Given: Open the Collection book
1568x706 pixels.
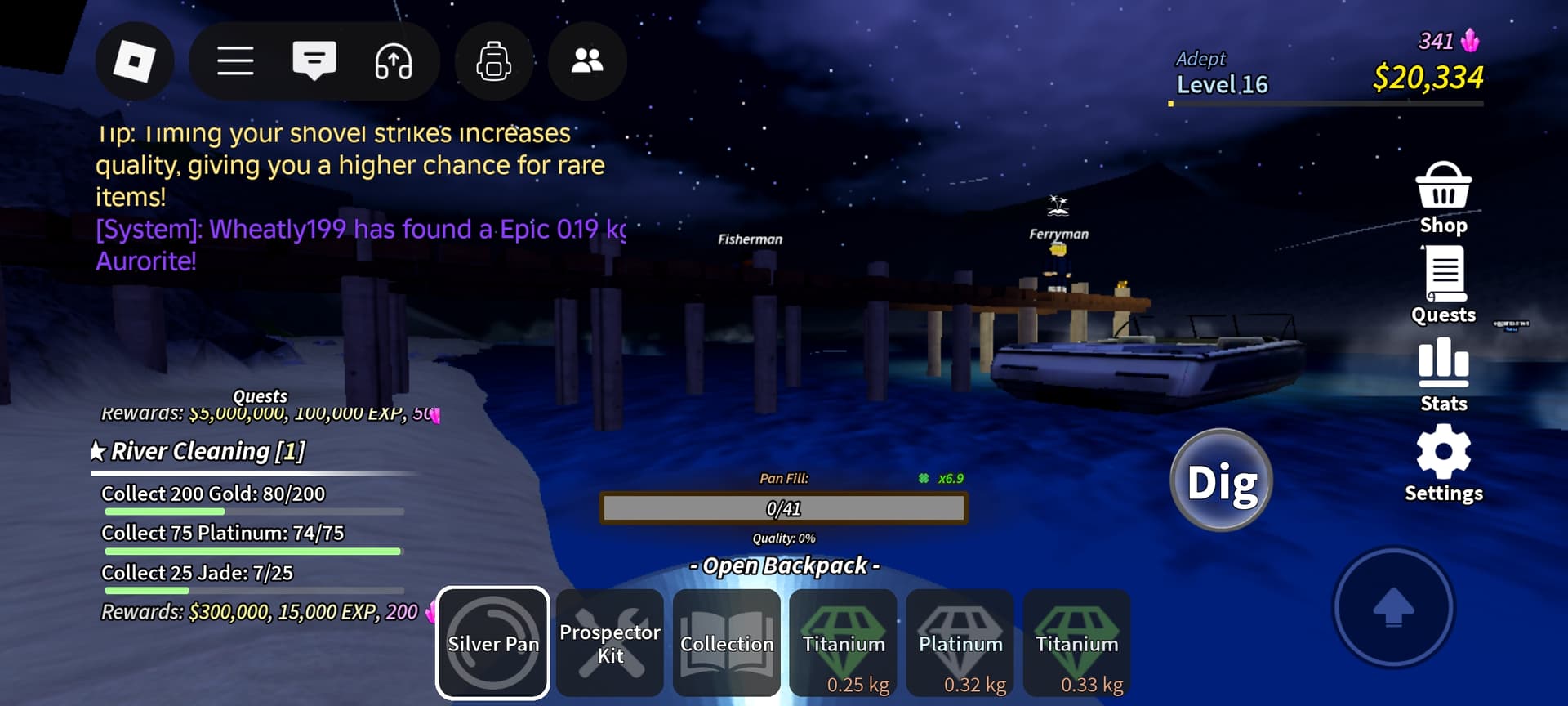Looking at the screenshot, I should (x=726, y=644).
